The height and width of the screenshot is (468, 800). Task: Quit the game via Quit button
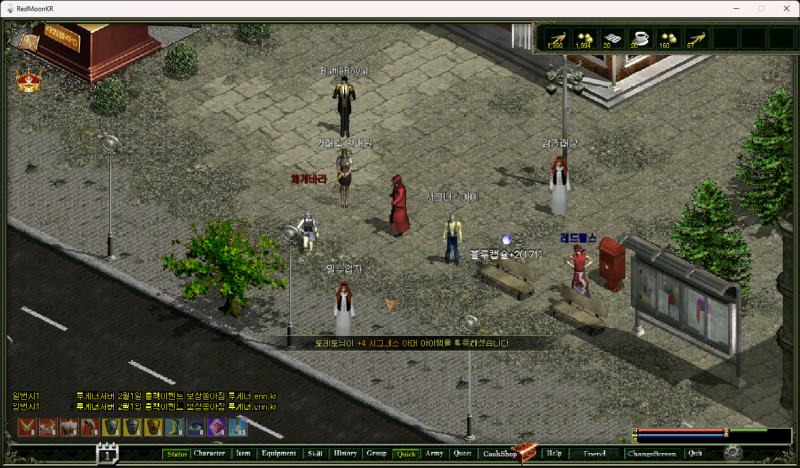695,453
